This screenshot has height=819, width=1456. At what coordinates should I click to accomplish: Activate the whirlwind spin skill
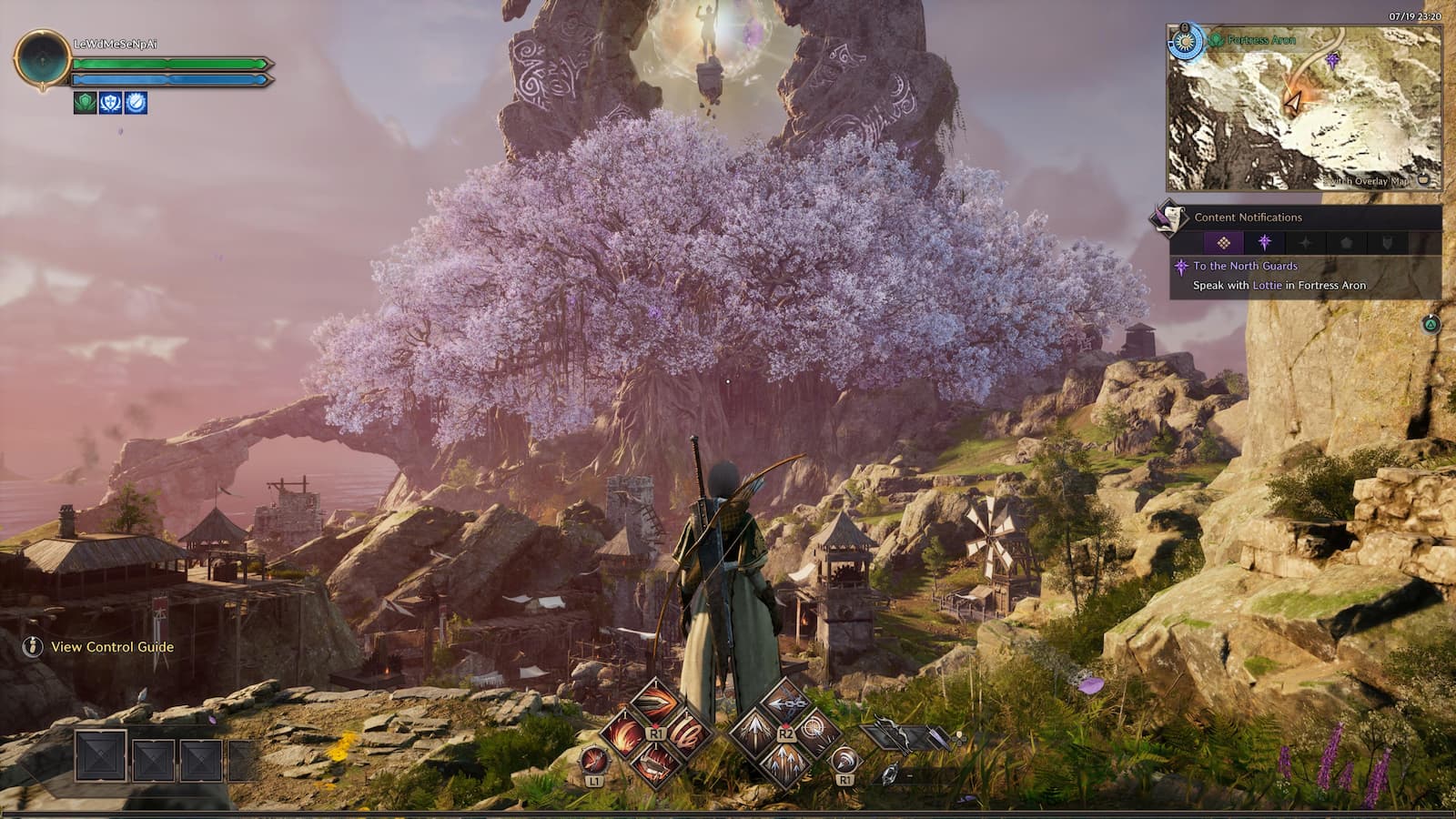[x=689, y=733]
